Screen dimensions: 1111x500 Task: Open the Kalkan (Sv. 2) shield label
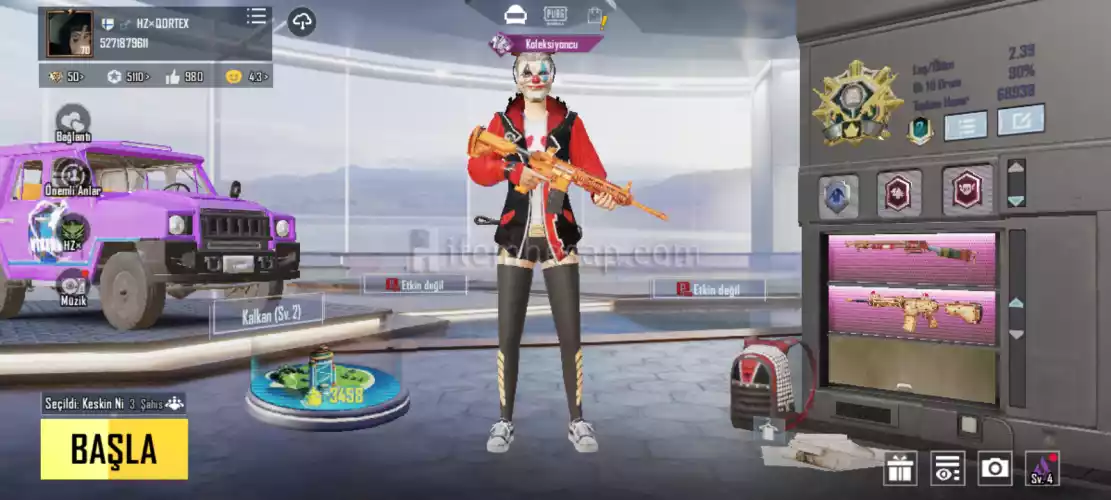click(267, 317)
